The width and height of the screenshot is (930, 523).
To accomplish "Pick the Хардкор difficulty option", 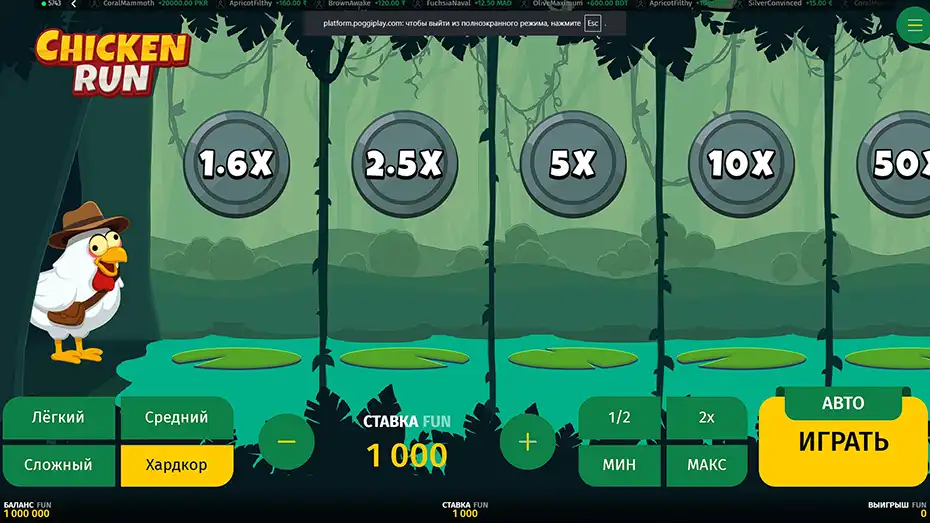I will (176, 465).
